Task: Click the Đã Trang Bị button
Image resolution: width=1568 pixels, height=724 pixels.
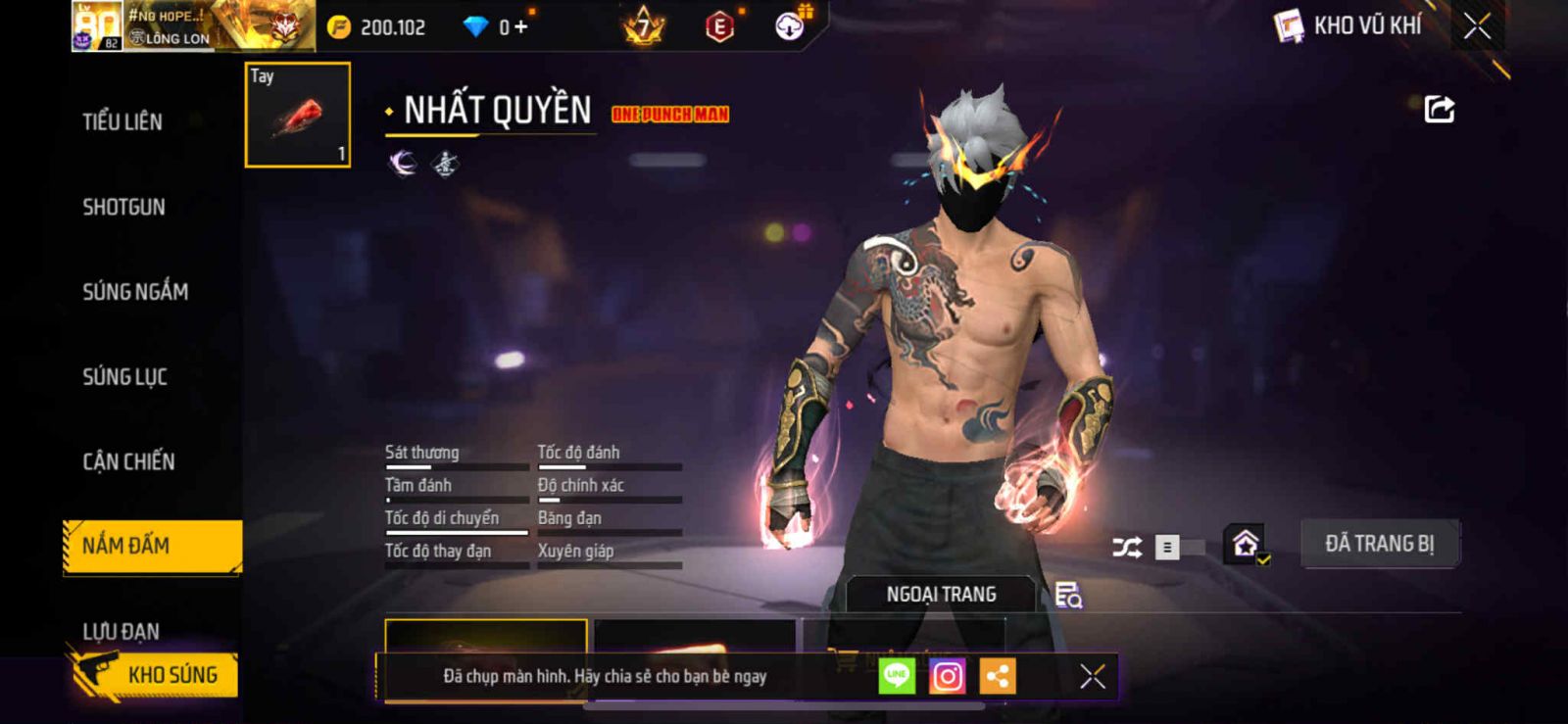Action: pos(1379,544)
